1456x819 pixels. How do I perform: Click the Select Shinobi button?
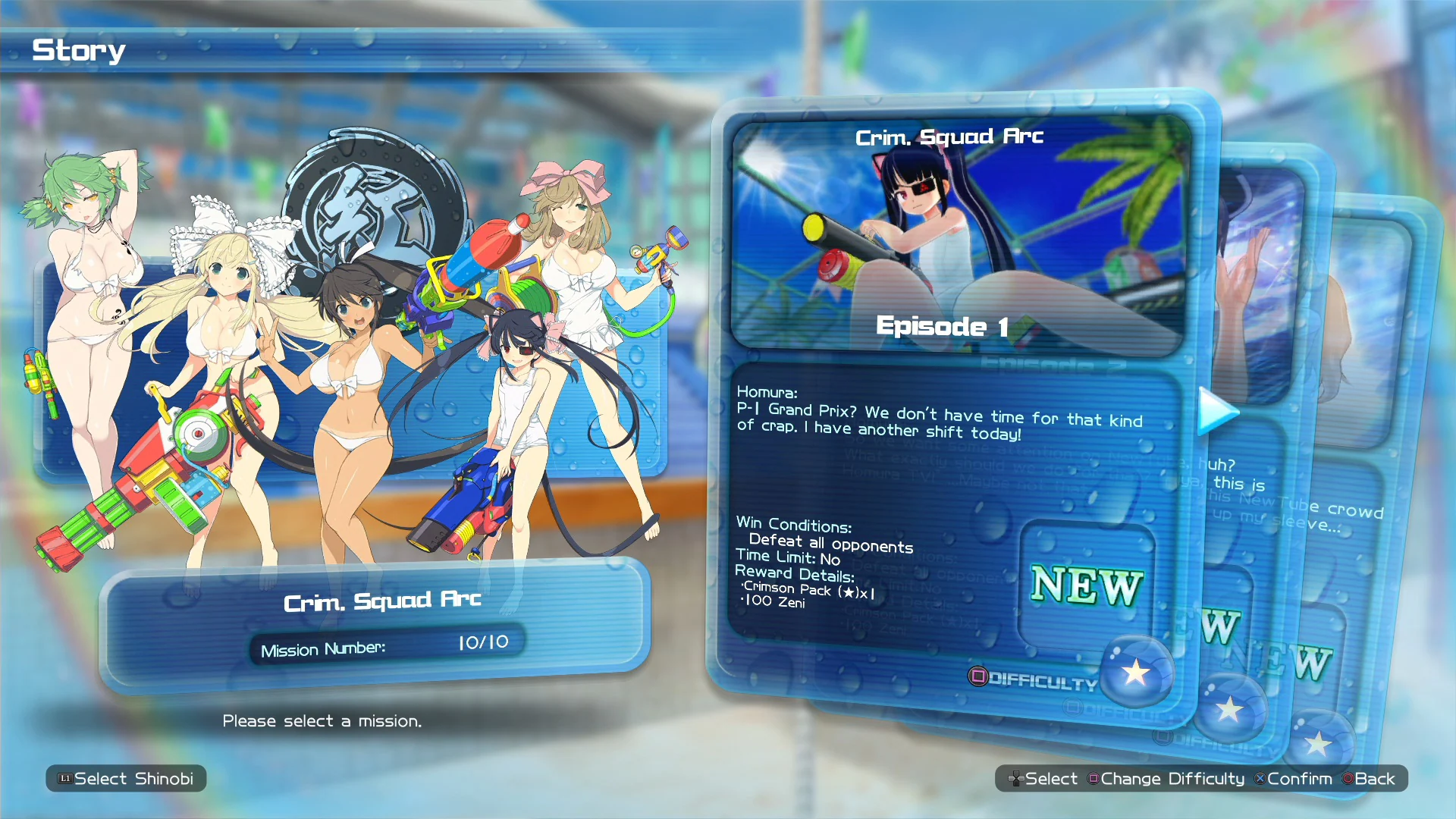point(125,778)
